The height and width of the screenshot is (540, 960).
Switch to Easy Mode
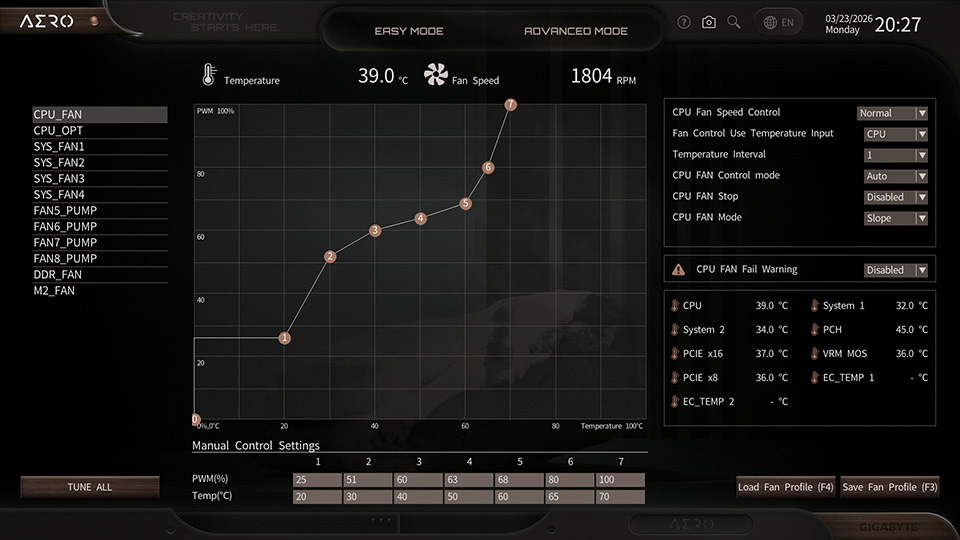pyautogui.click(x=408, y=31)
